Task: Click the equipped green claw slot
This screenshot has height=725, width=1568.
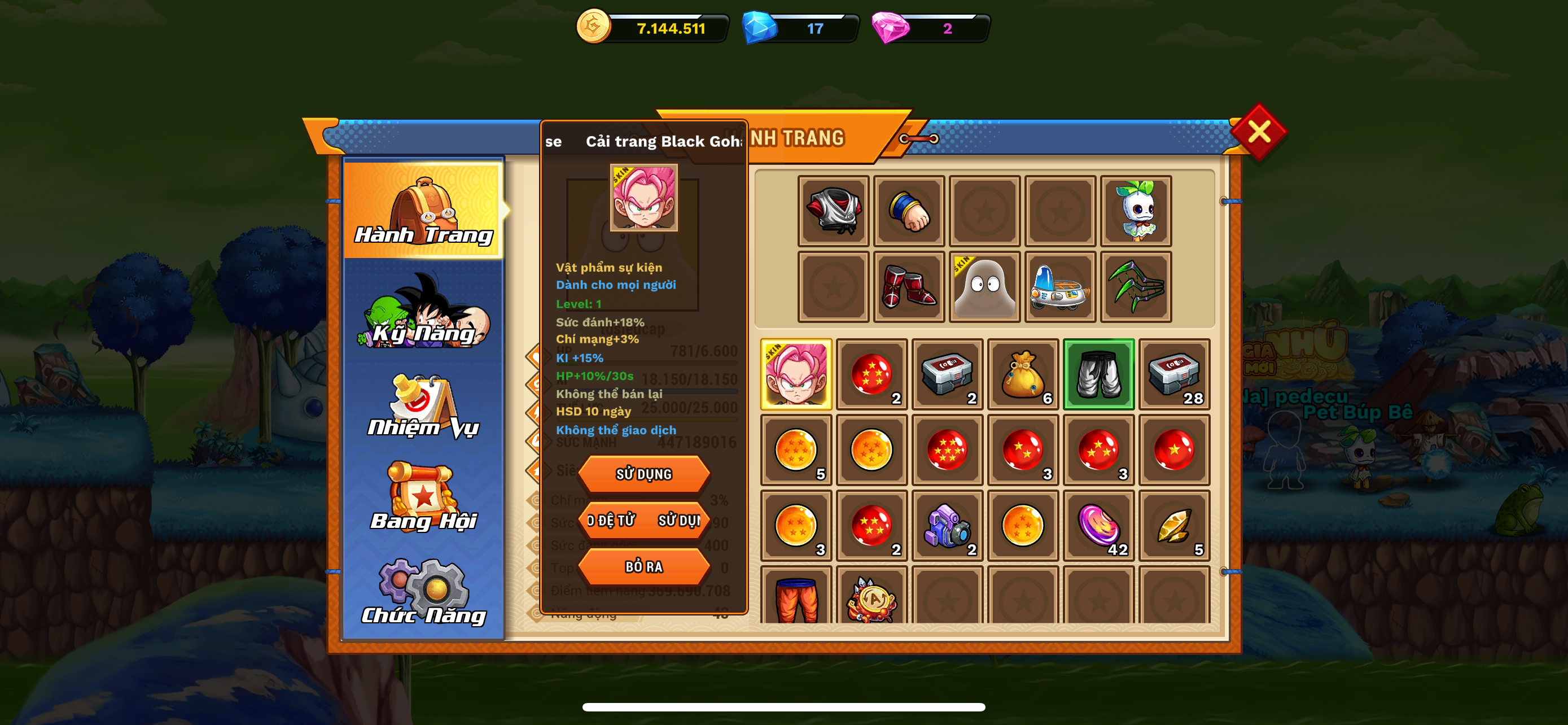Action: [1136, 287]
